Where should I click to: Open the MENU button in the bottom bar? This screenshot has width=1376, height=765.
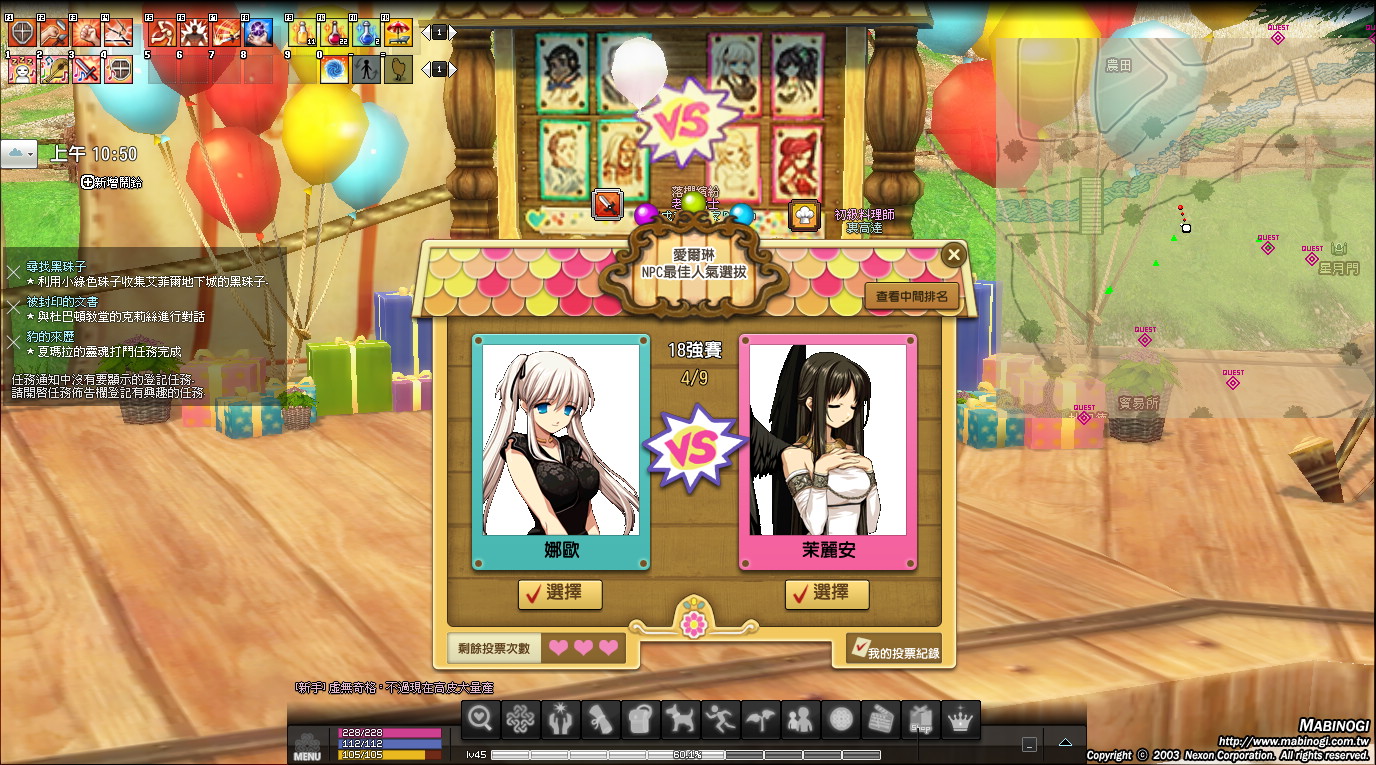307,745
